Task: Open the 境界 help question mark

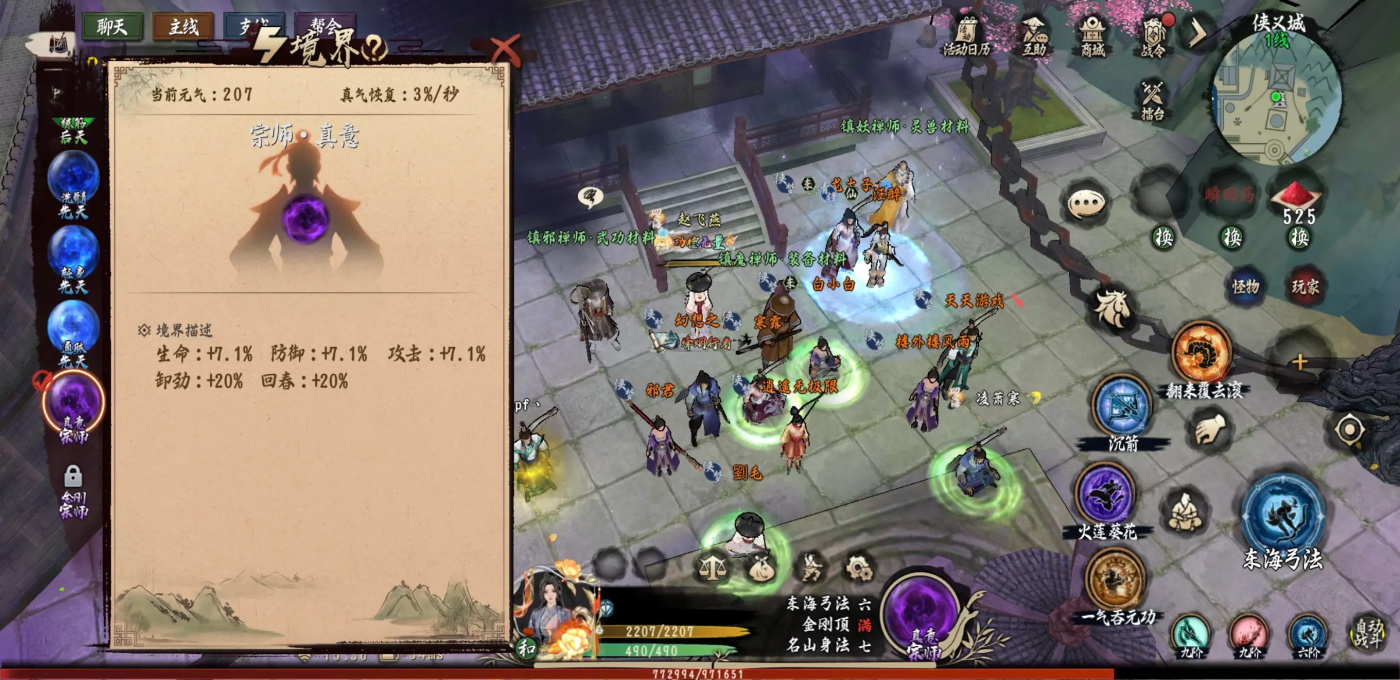Action: [375, 46]
